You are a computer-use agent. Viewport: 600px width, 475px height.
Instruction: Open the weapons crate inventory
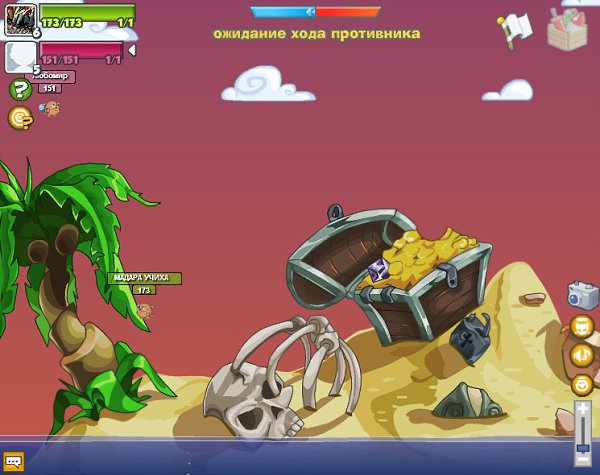[568, 28]
